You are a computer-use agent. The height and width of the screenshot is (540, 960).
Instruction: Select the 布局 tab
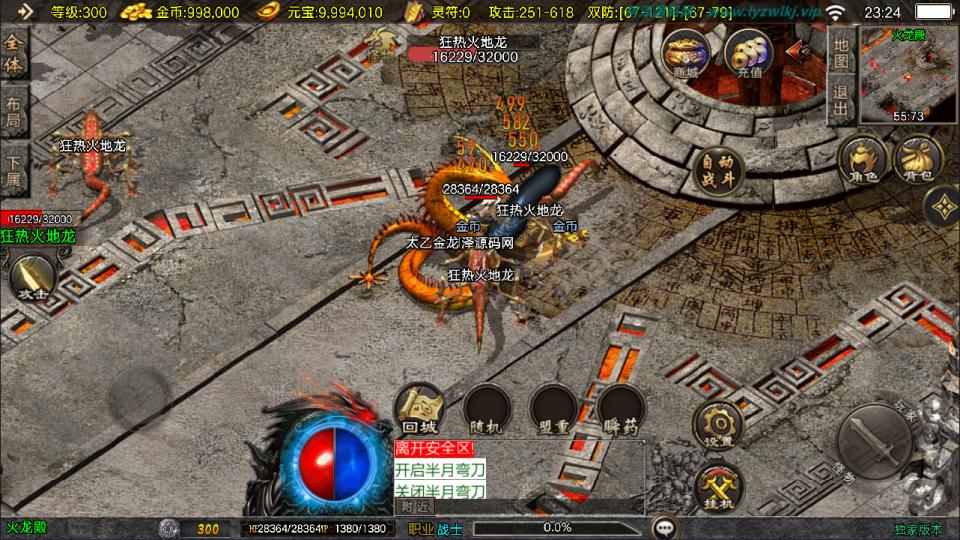pyautogui.click(x=14, y=112)
